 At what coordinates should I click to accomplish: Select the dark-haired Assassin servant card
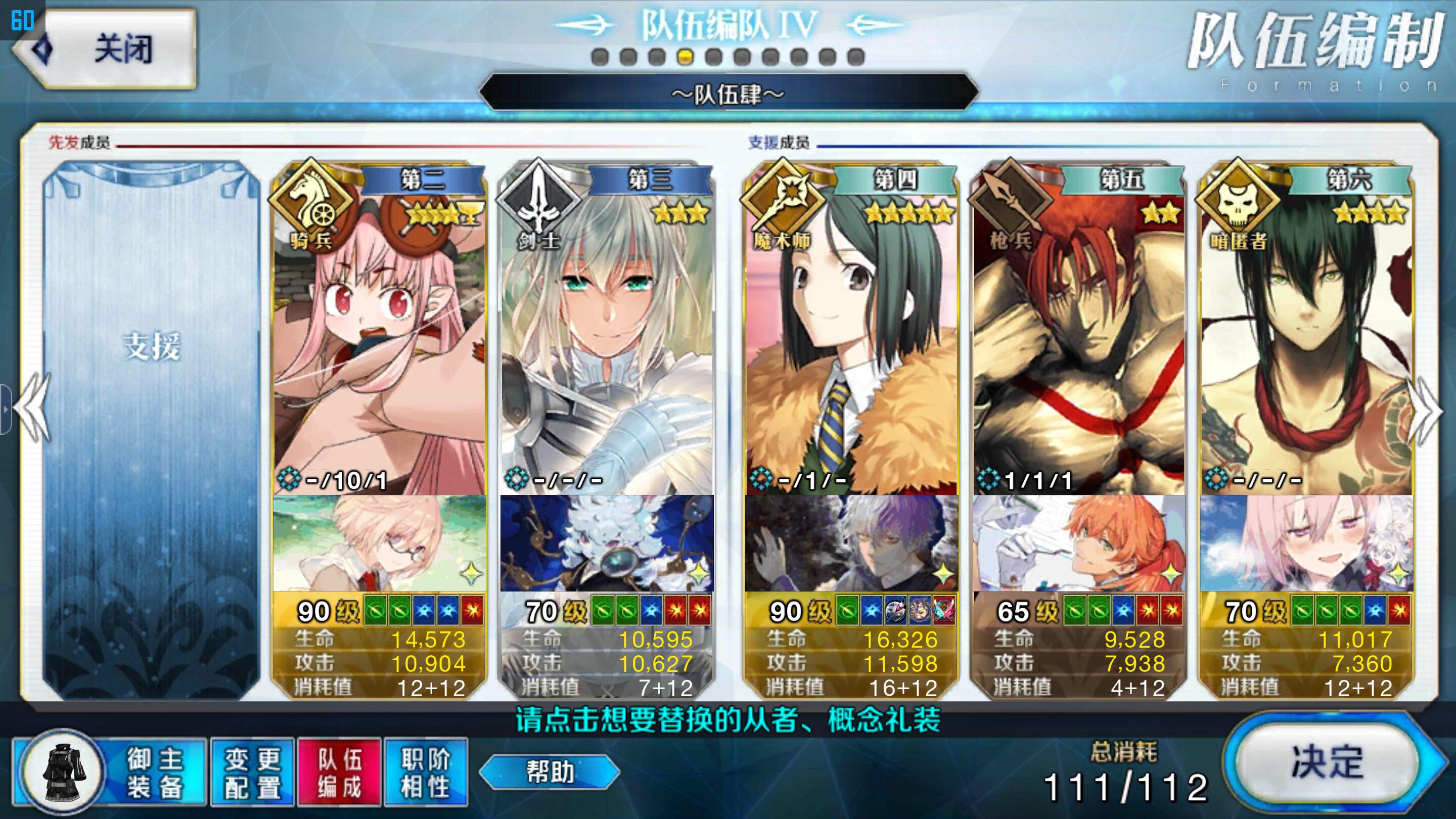pos(1306,339)
